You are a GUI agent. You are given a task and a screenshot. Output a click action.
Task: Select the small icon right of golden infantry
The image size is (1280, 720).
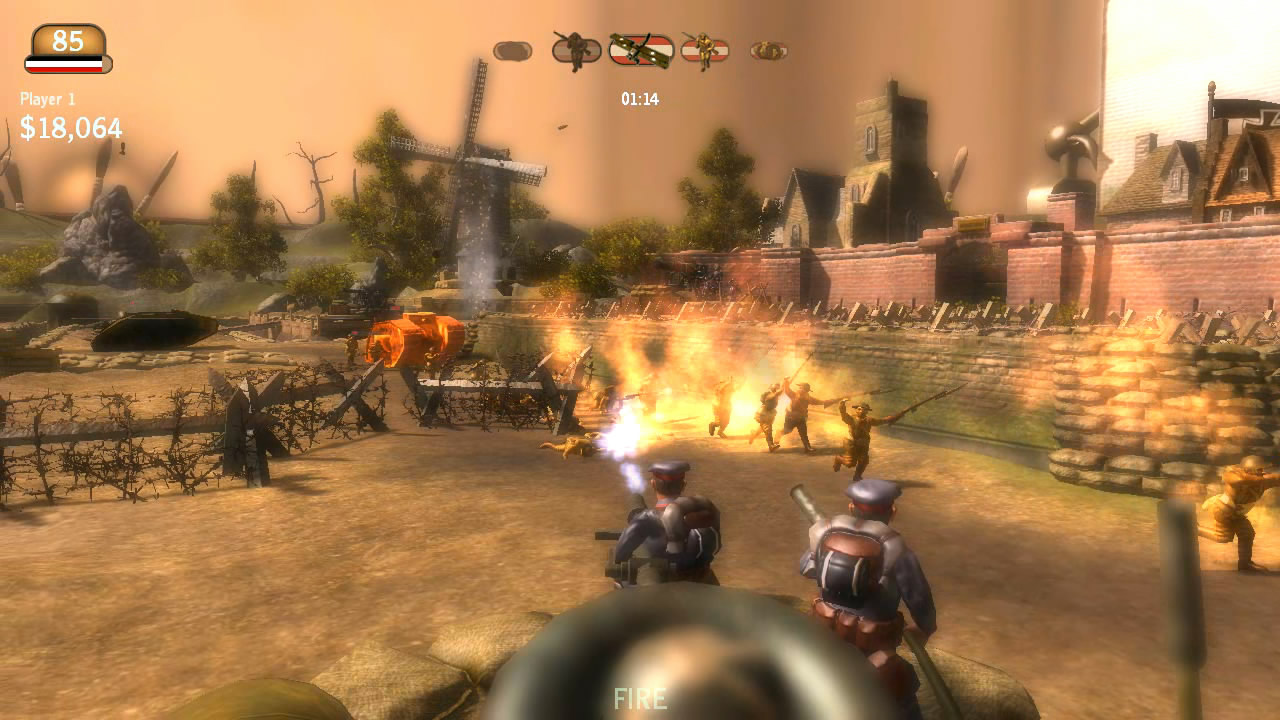tap(768, 49)
